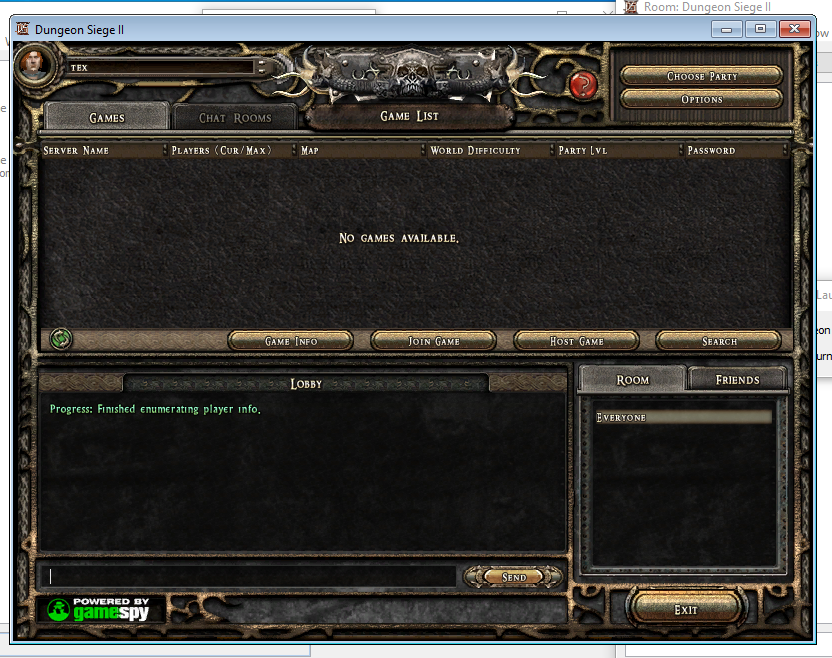Click the red question mark help icon
Viewport: 832px width, 658px height.
click(x=583, y=85)
